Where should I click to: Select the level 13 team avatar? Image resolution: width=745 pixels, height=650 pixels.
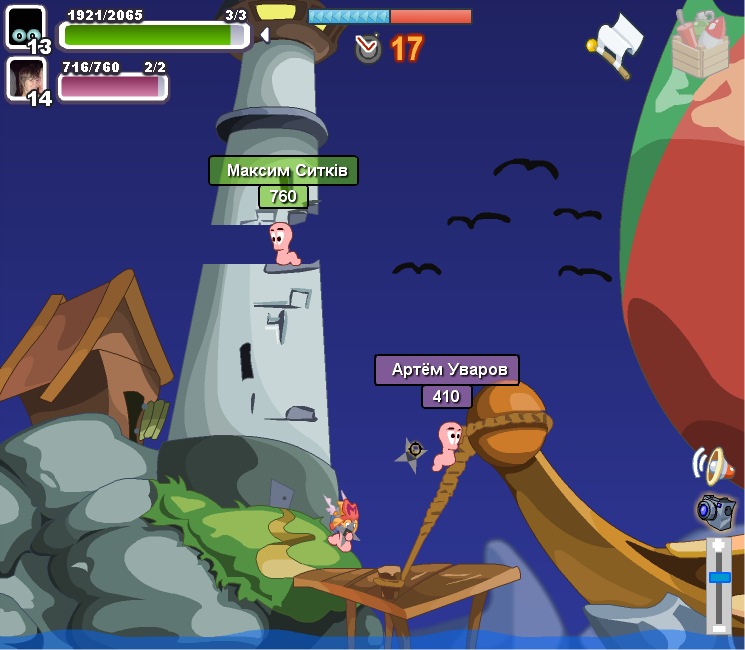[26, 27]
